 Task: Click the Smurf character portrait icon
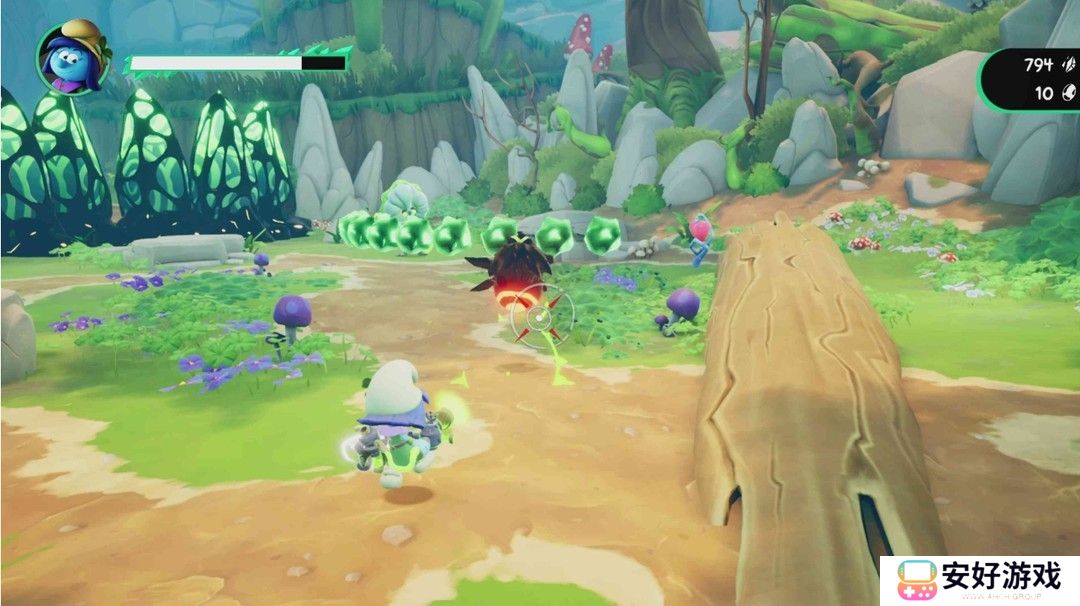(x=73, y=56)
